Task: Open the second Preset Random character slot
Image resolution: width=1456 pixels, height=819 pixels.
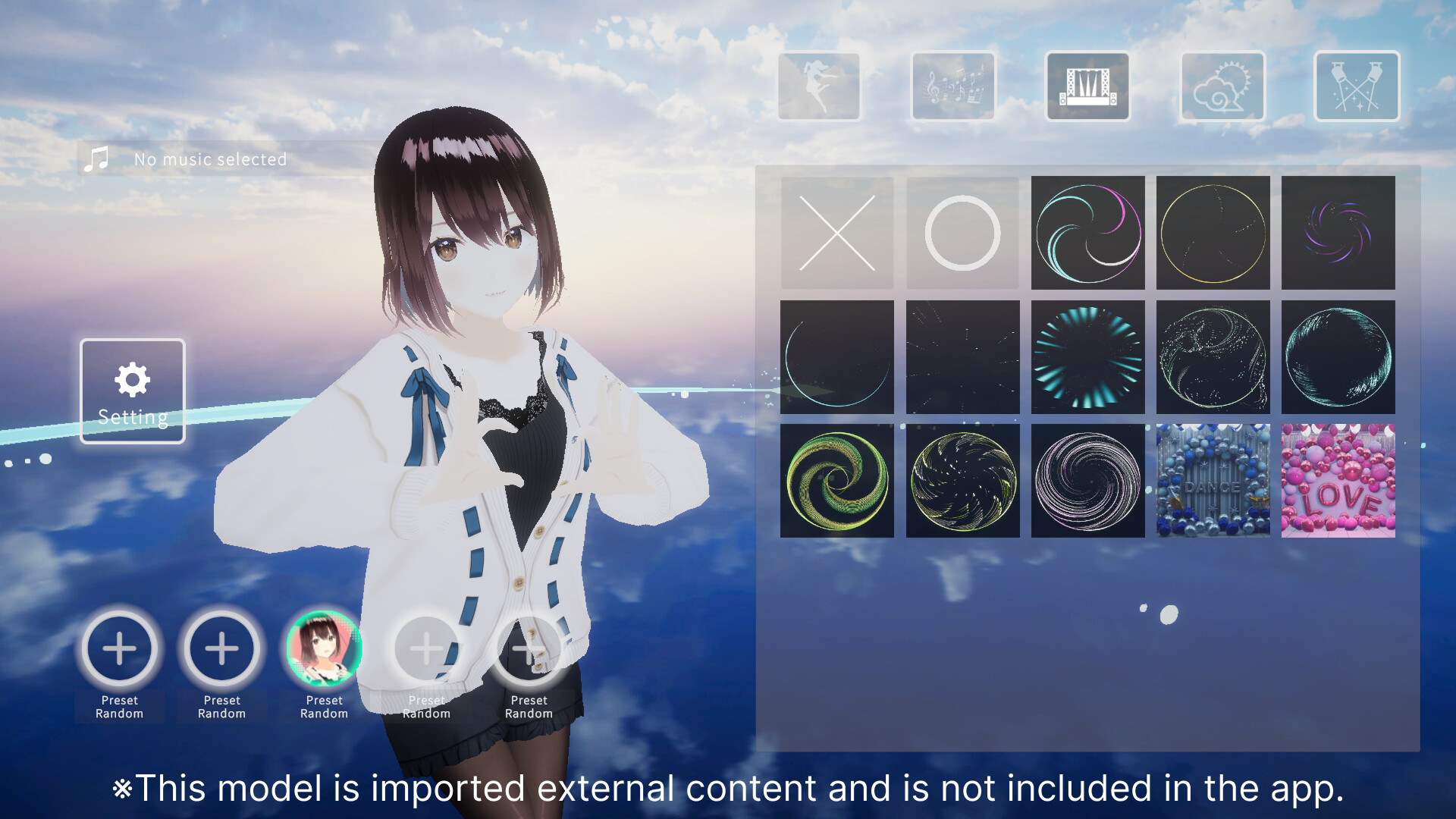Action: (221, 649)
